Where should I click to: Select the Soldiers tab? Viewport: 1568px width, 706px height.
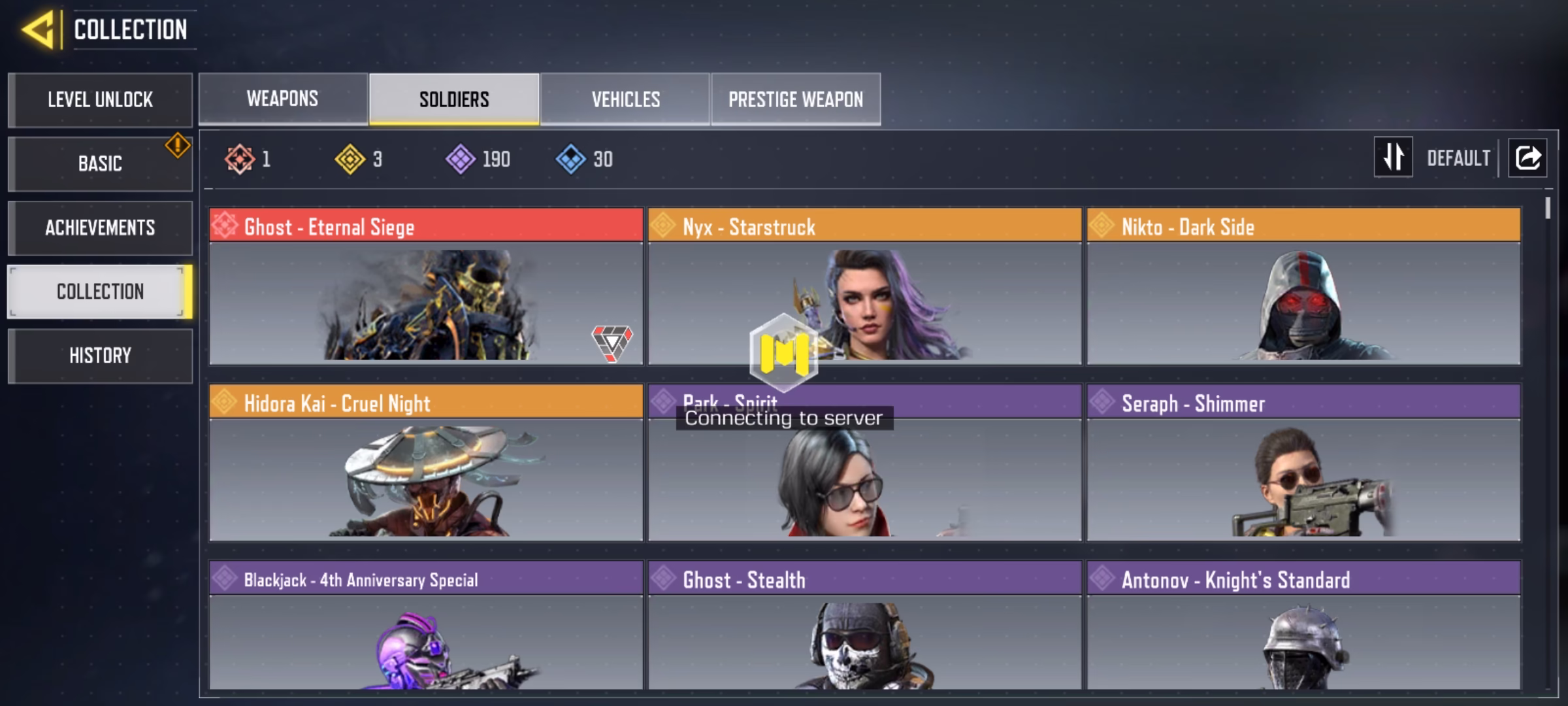454,99
